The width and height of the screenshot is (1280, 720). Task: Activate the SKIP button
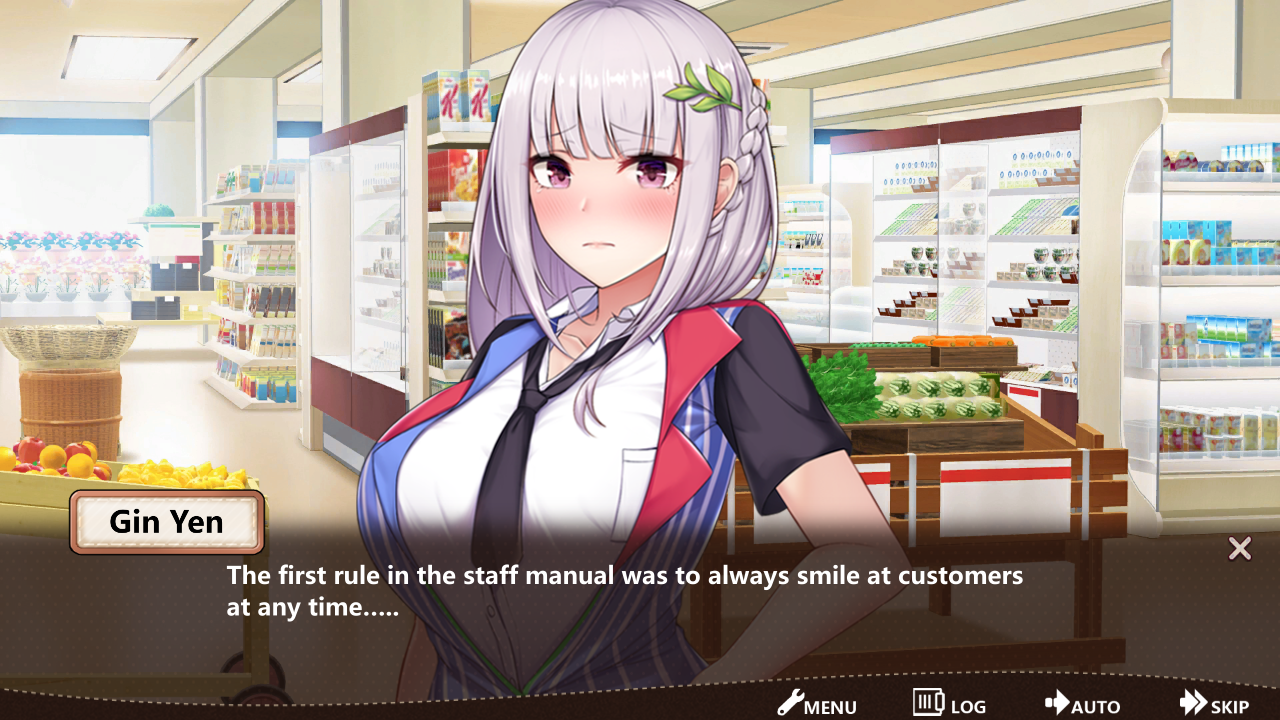(x=1214, y=704)
